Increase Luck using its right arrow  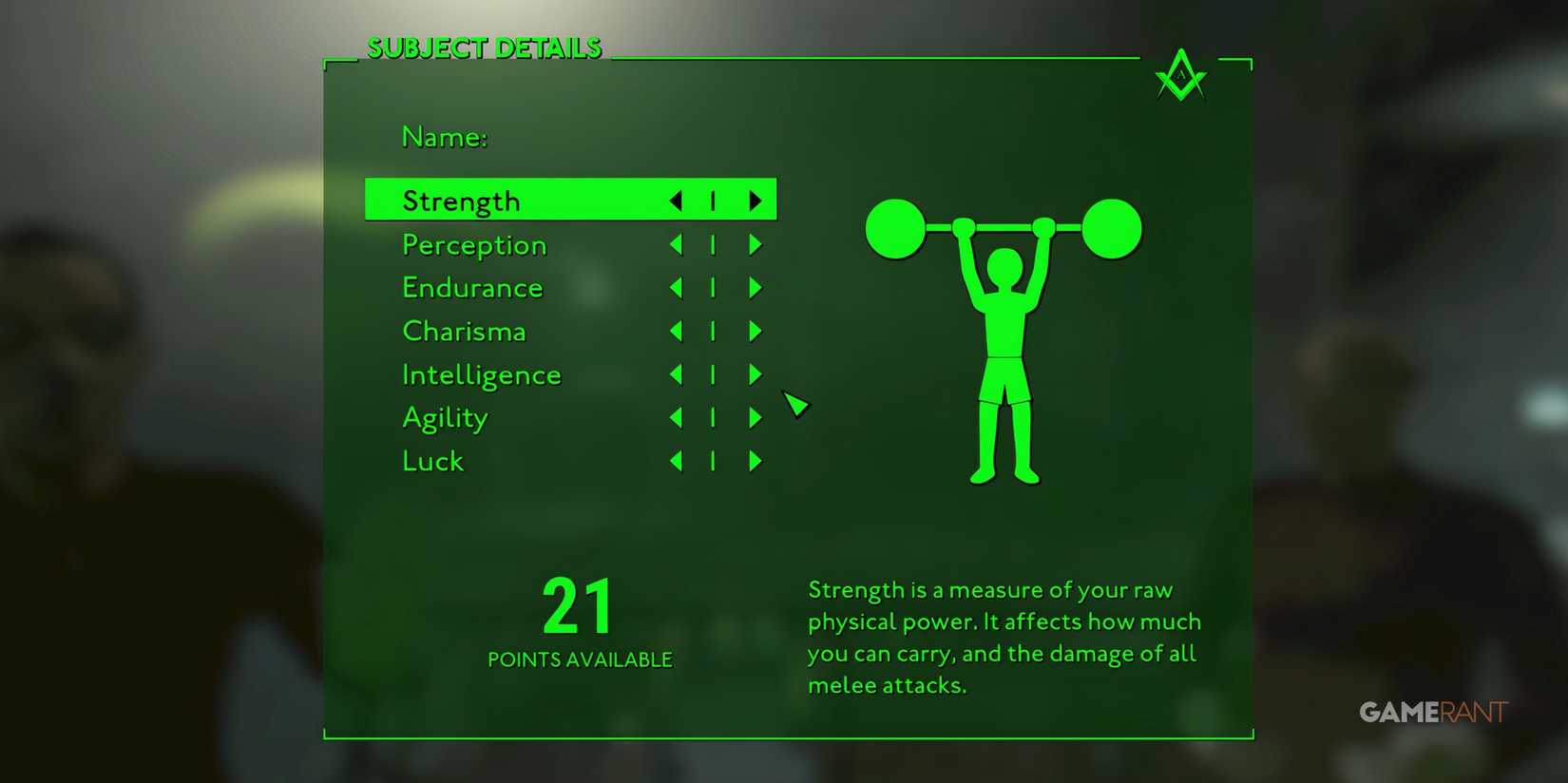point(755,461)
